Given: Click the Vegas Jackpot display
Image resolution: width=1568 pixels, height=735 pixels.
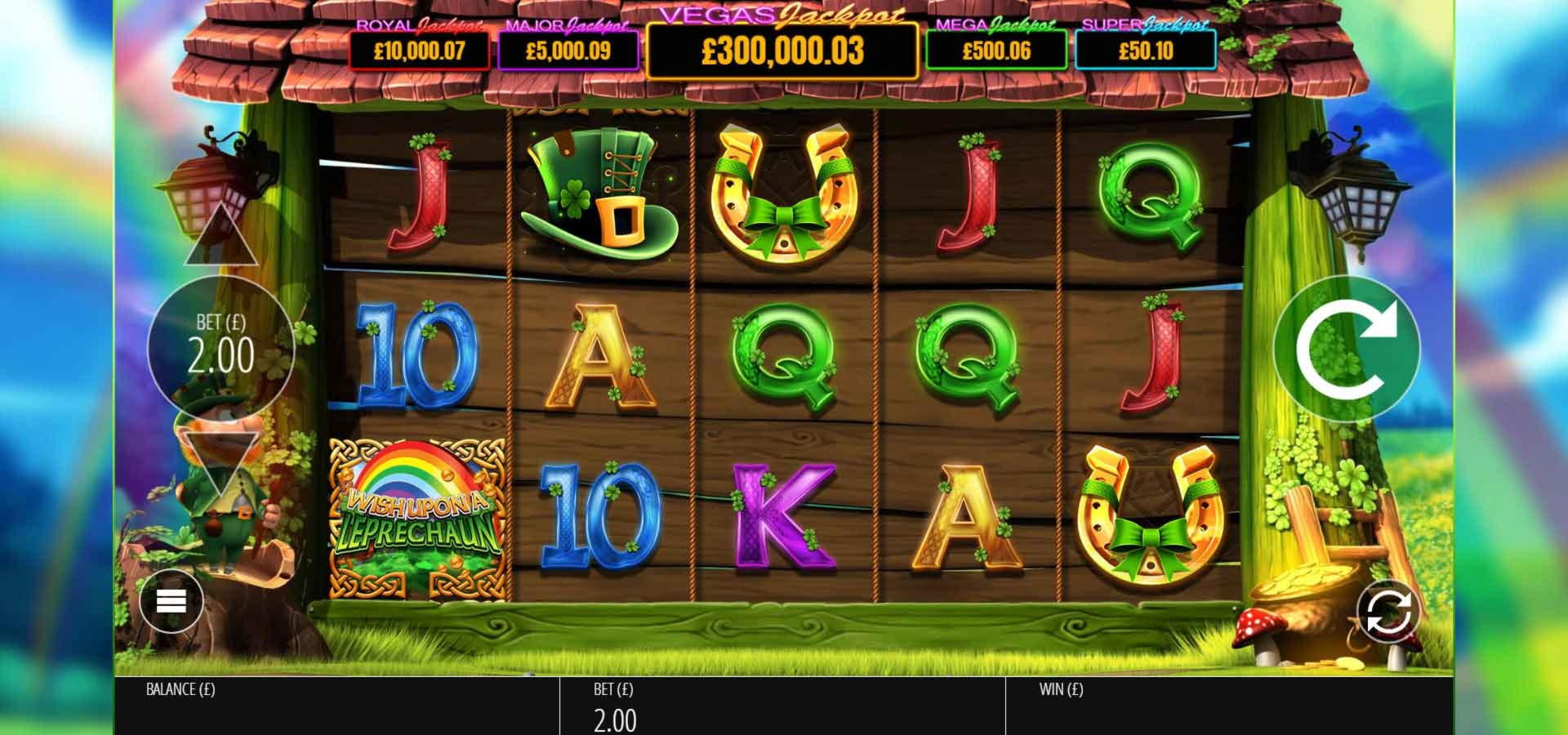Looking at the screenshot, I should point(784,53).
